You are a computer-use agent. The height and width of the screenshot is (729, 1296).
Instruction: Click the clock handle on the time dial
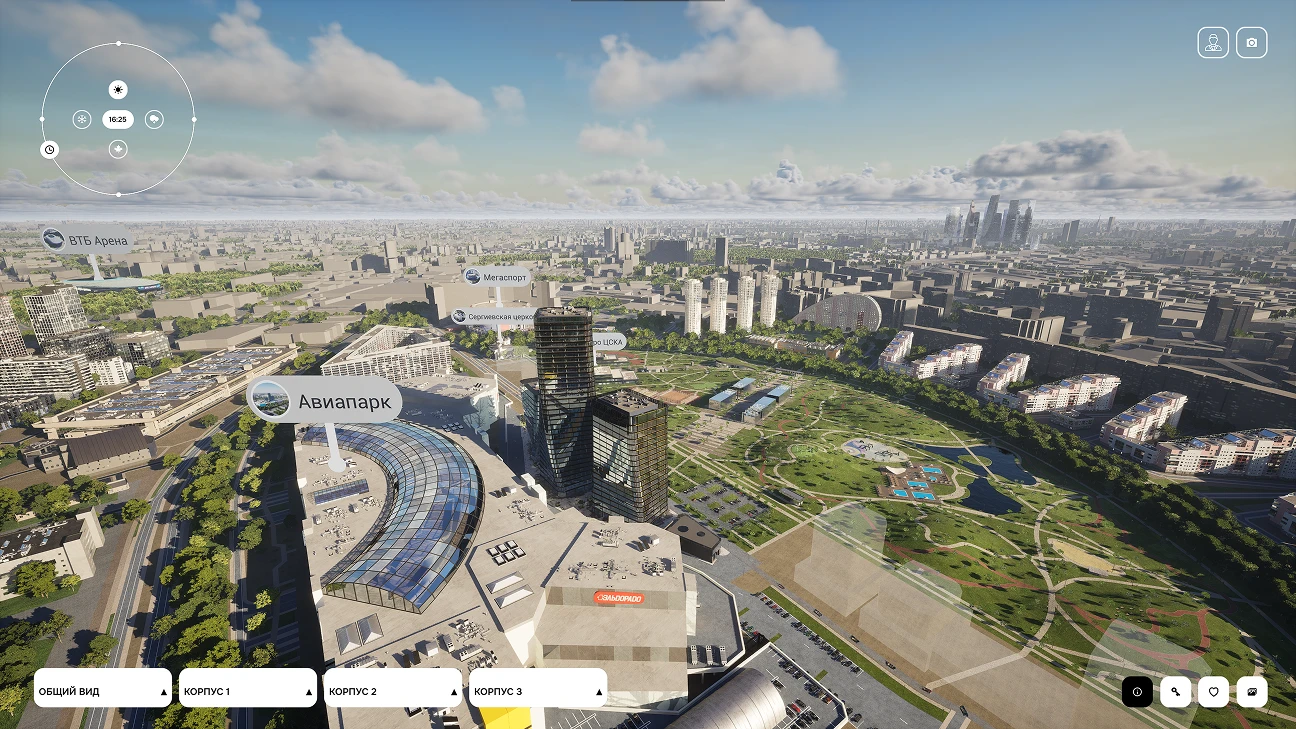[x=49, y=150]
